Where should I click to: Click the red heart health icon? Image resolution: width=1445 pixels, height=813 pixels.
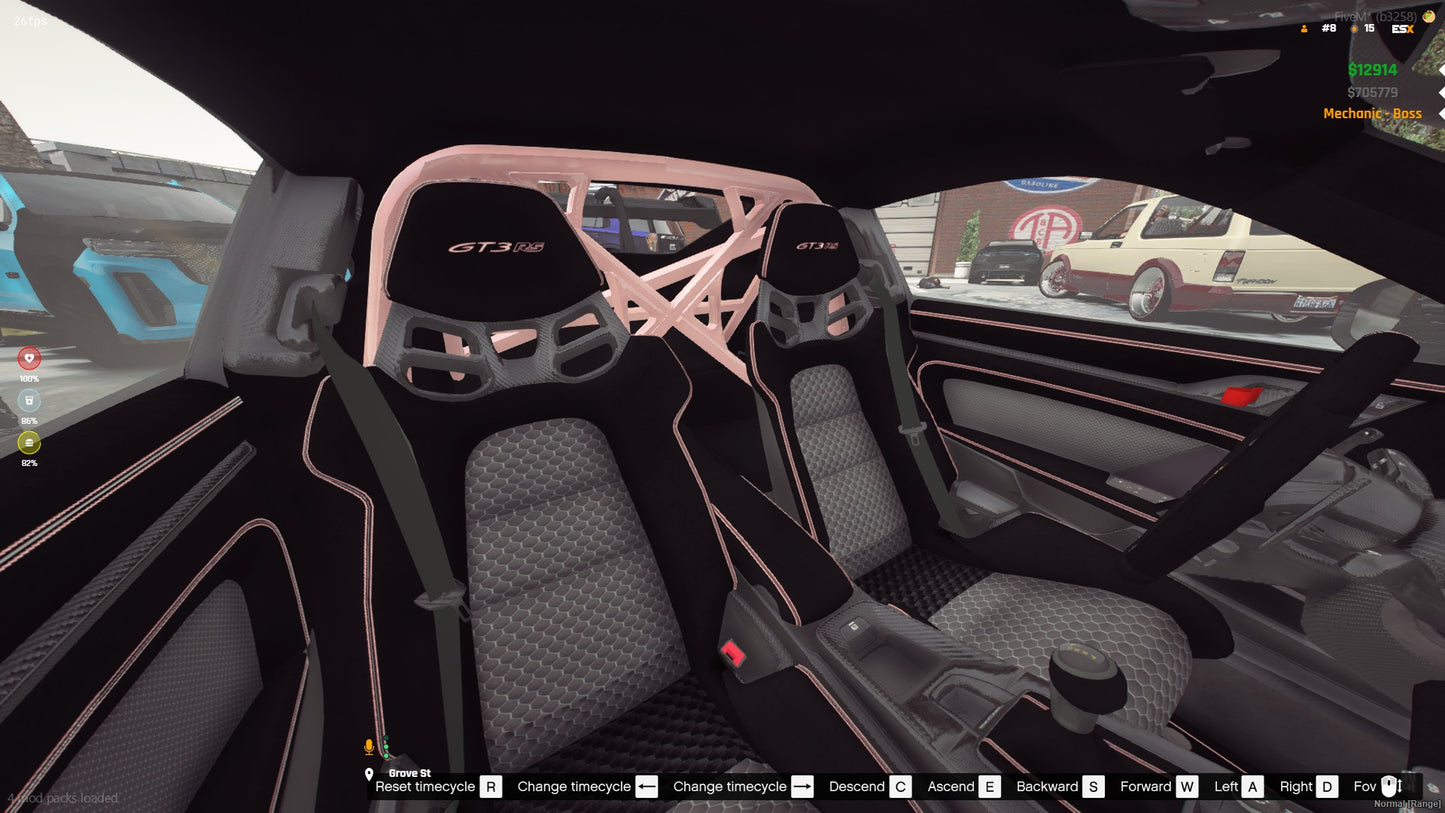28,356
